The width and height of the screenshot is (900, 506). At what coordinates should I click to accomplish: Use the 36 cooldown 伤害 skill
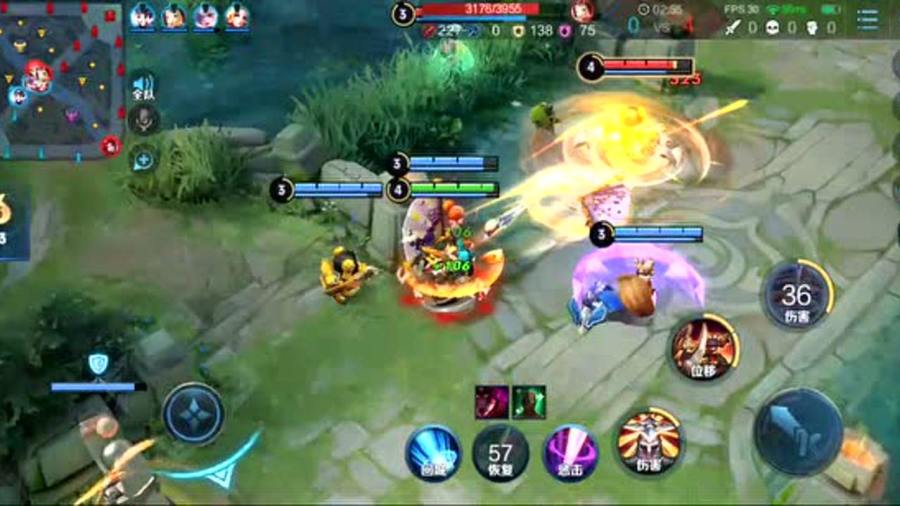point(796,295)
